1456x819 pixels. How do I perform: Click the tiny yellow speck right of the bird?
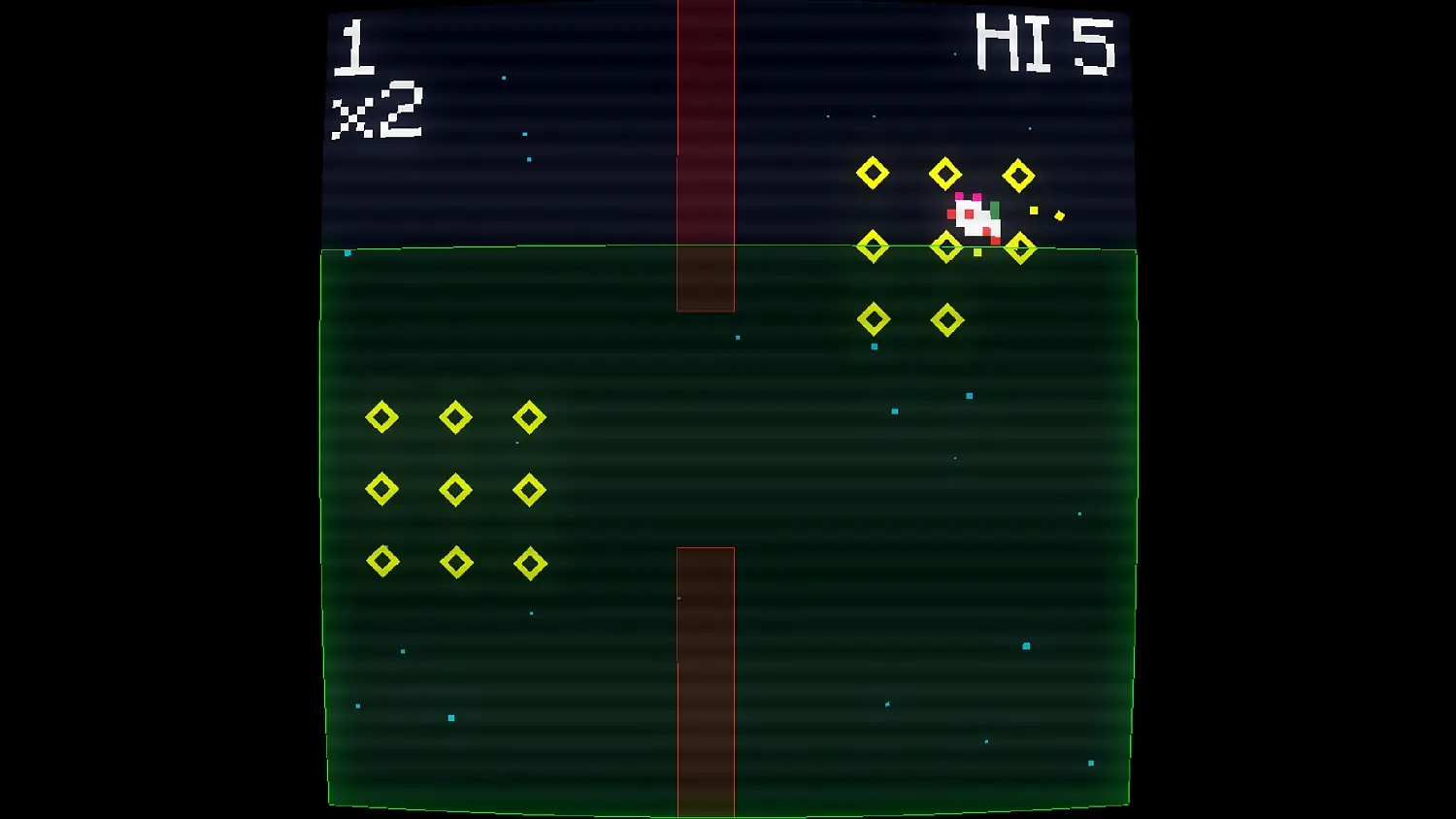pyautogui.click(x=1059, y=215)
